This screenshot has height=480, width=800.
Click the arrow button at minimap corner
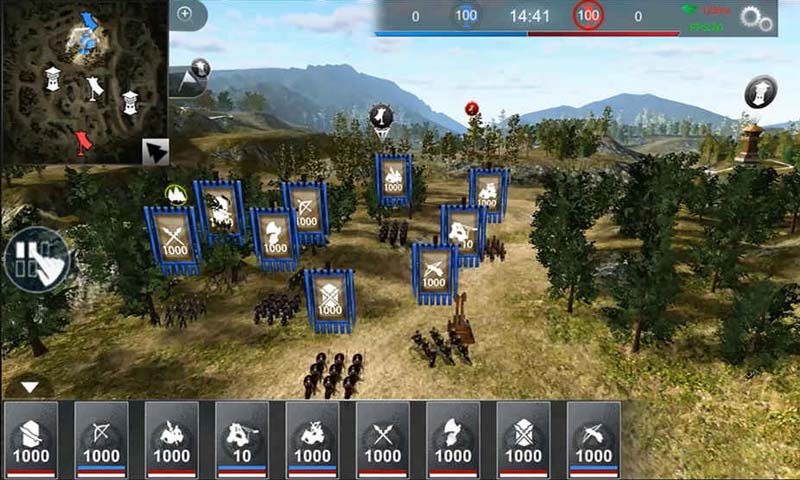pyautogui.click(x=154, y=151)
